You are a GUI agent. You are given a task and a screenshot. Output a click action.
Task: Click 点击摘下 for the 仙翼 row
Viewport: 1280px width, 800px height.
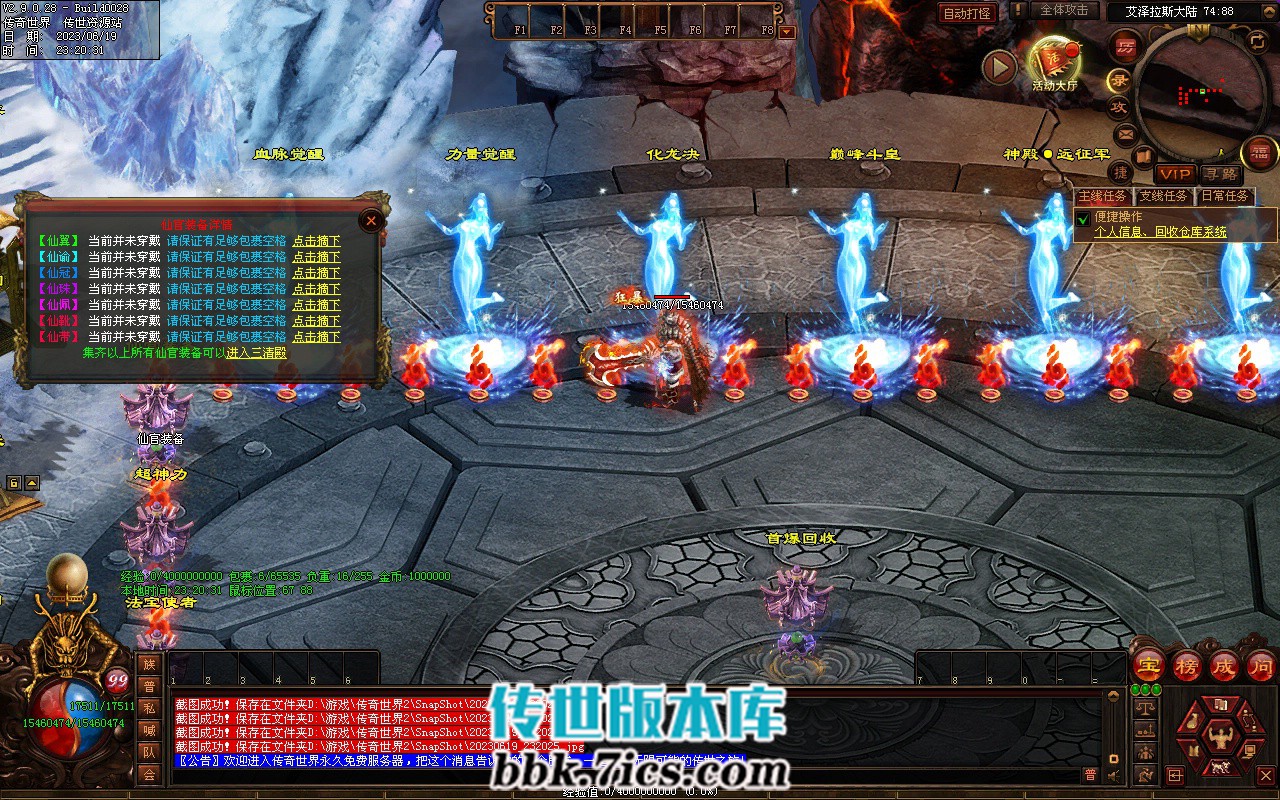pyautogui.click(x=316, y=241)
